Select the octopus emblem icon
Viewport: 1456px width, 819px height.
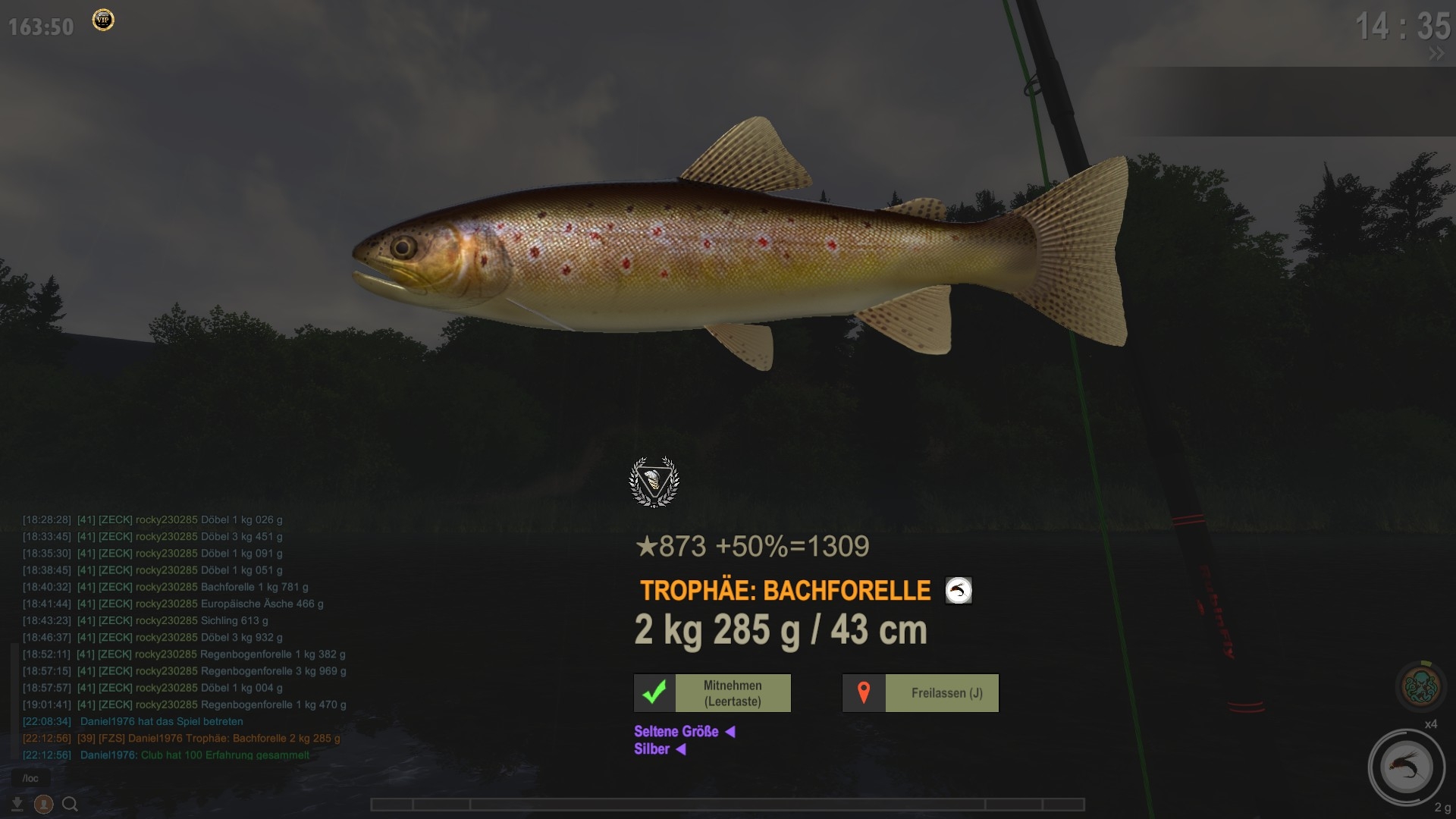1422,686
